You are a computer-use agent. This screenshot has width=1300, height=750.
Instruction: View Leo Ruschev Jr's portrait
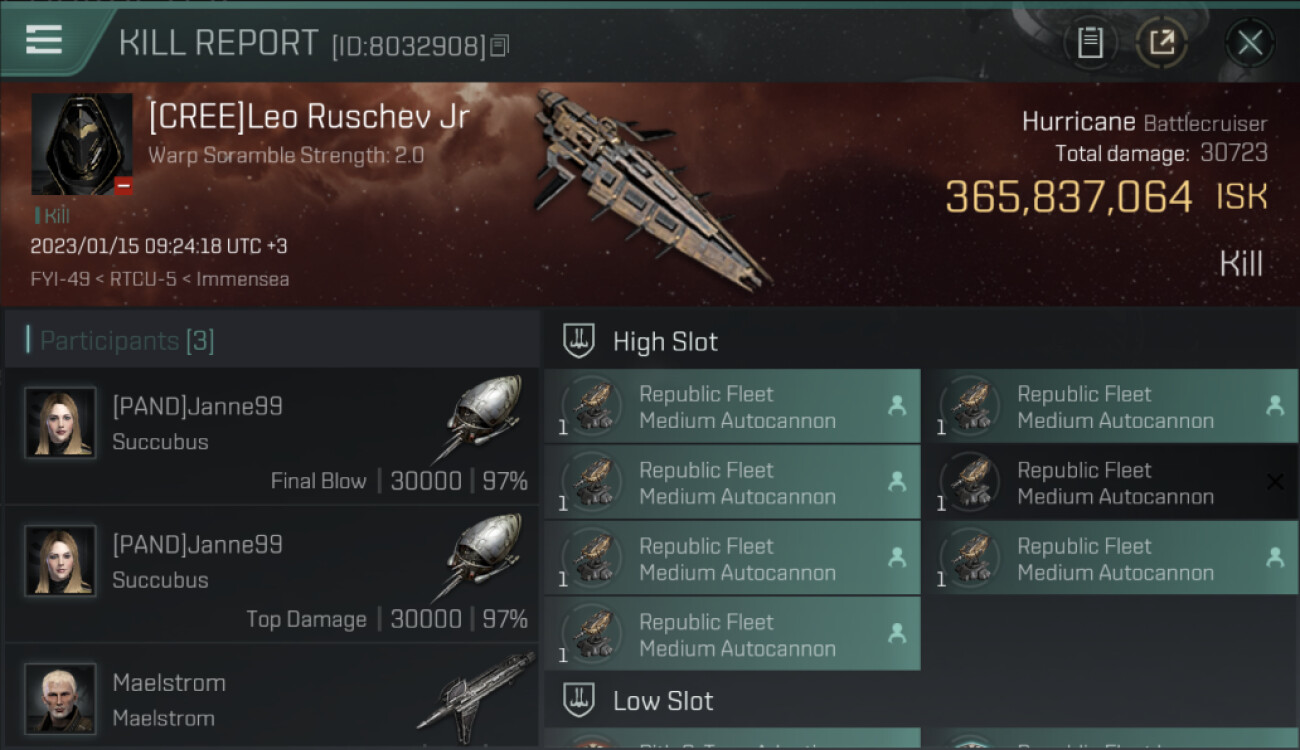82,144
